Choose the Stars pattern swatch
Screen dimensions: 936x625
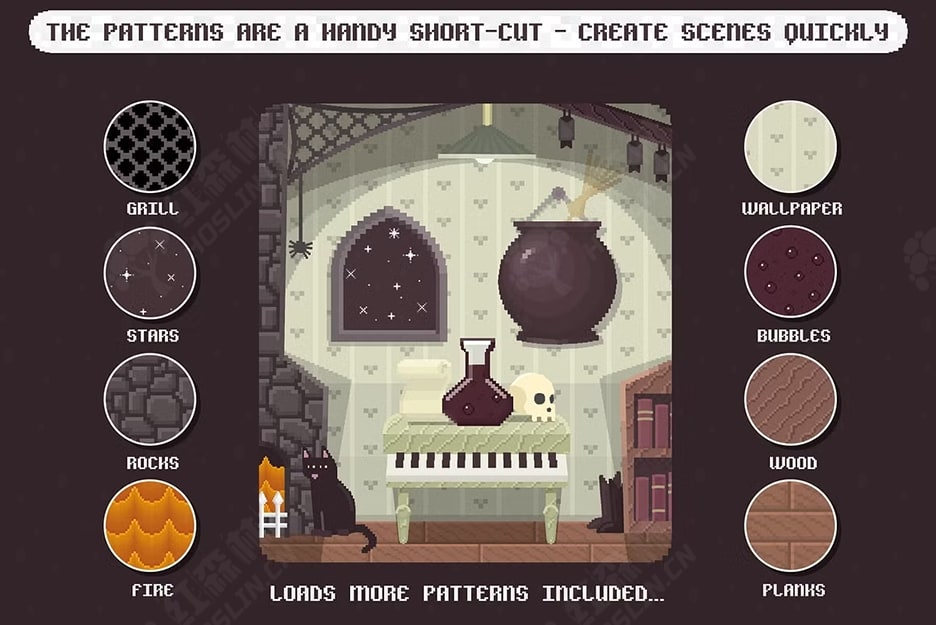[150, 273]
